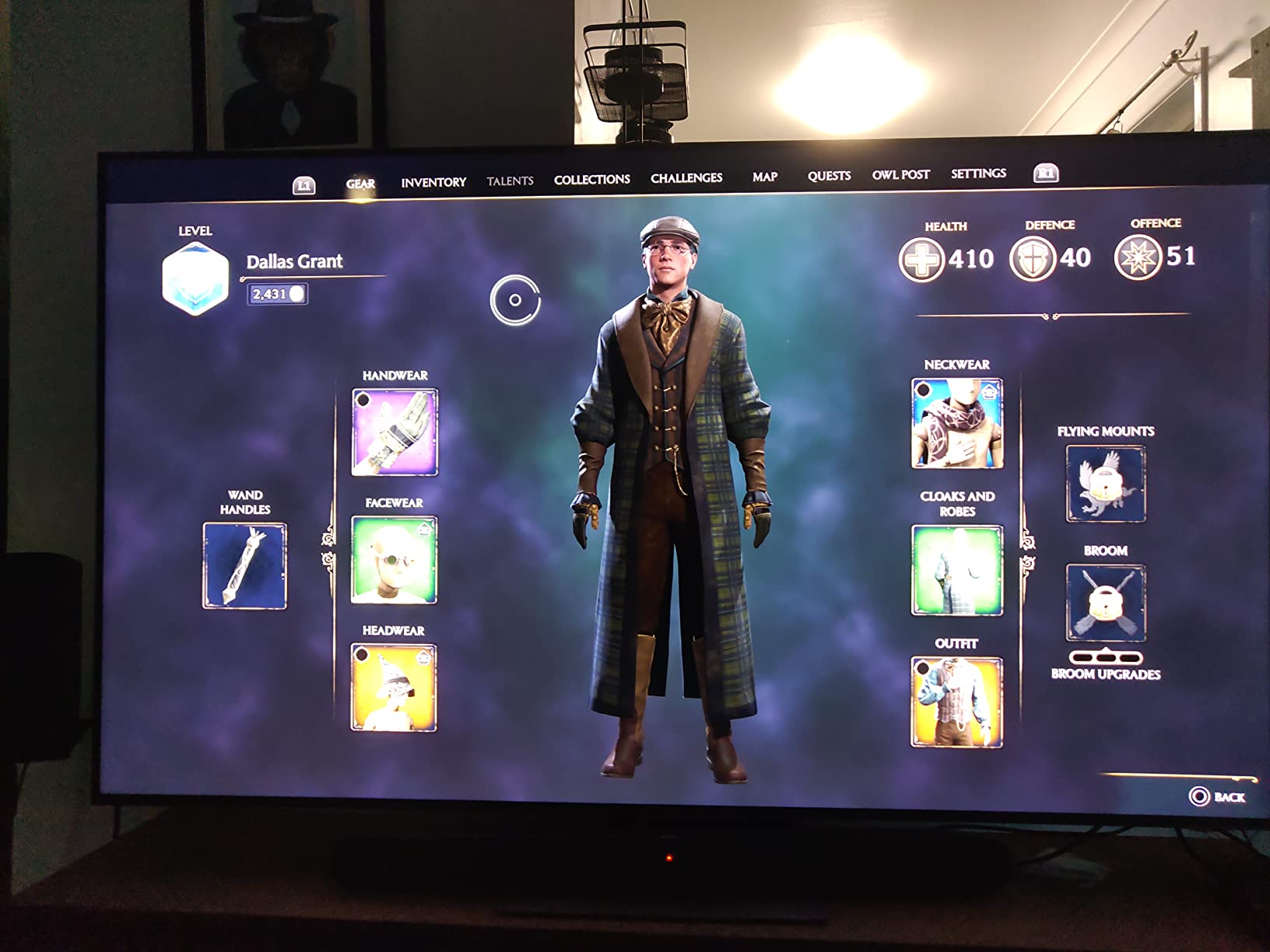Switch to the Inventory tab
This screenshot has height=952, width=1270.
[432, 181]
